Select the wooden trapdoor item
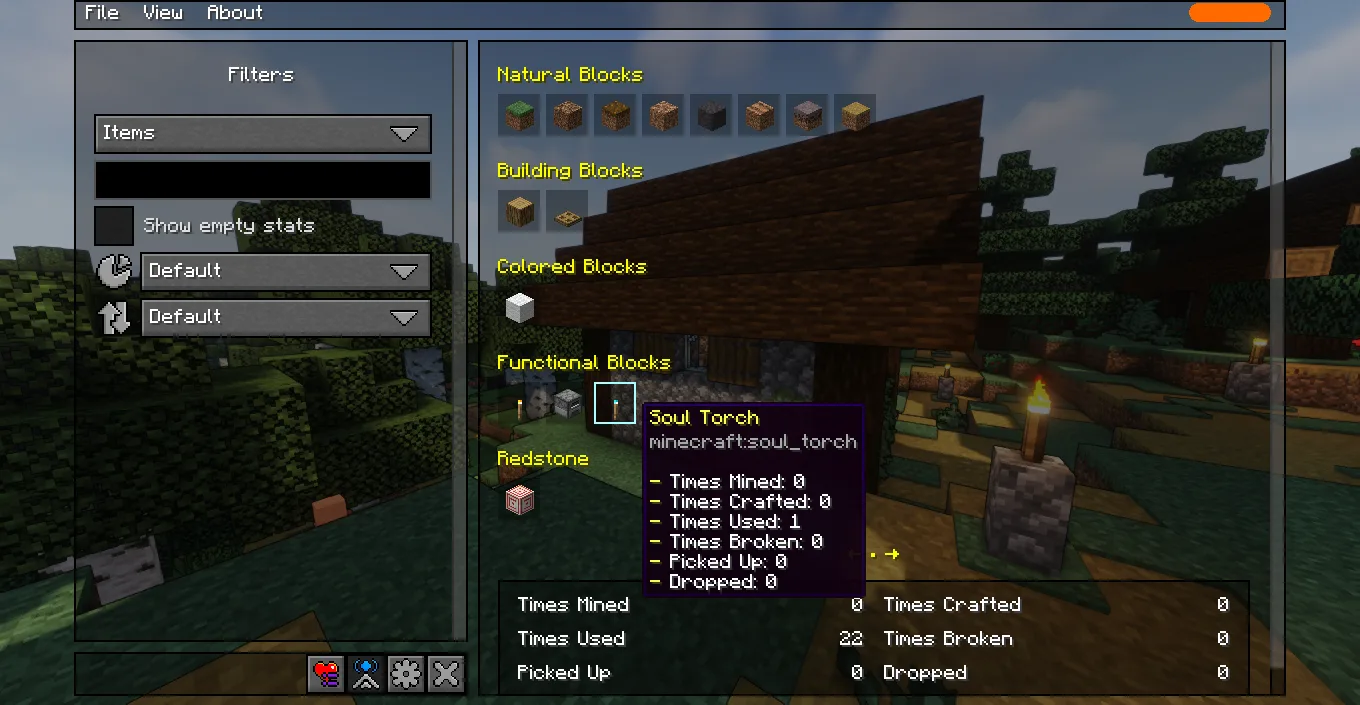Viewport: 1360px width, 705px height. pyautogui.click(x=567, y=211)
